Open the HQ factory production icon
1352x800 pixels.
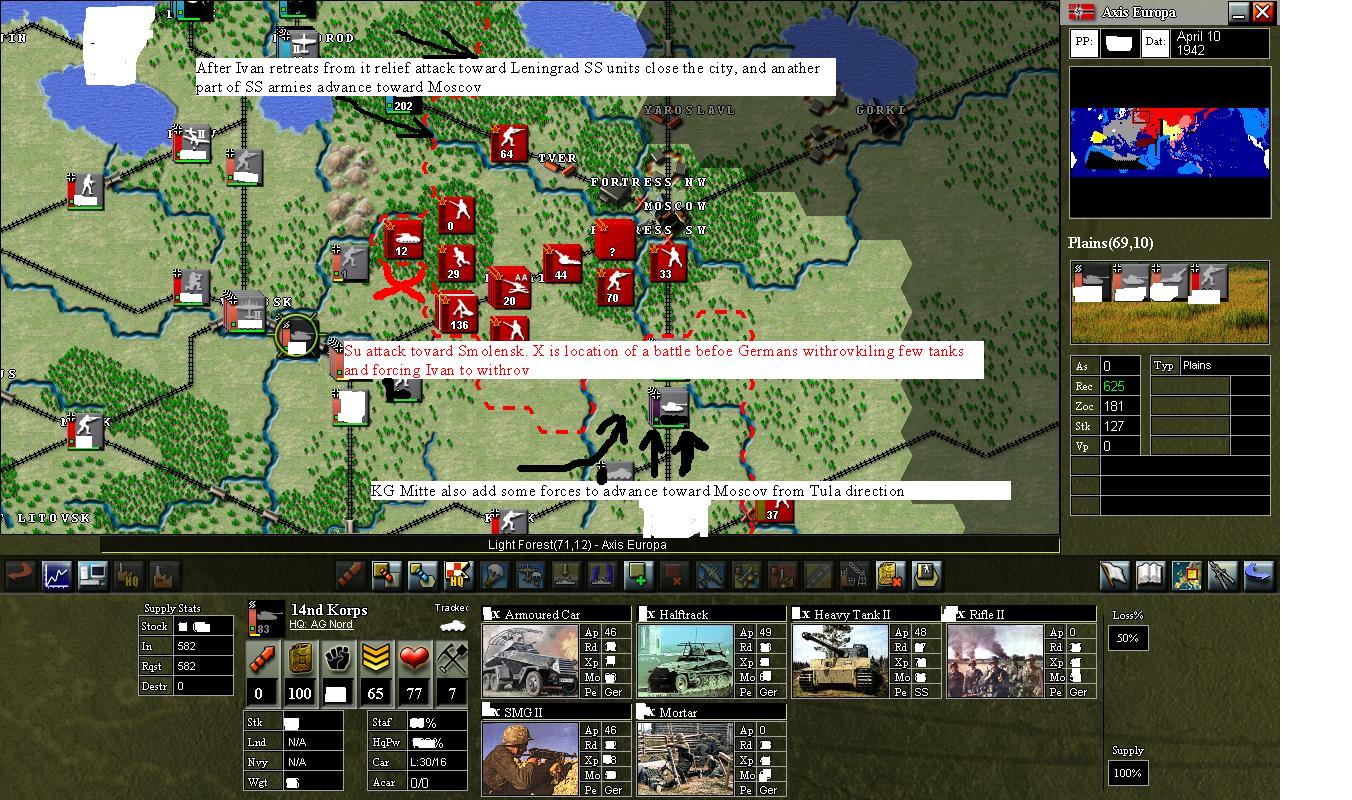(131, 575)
